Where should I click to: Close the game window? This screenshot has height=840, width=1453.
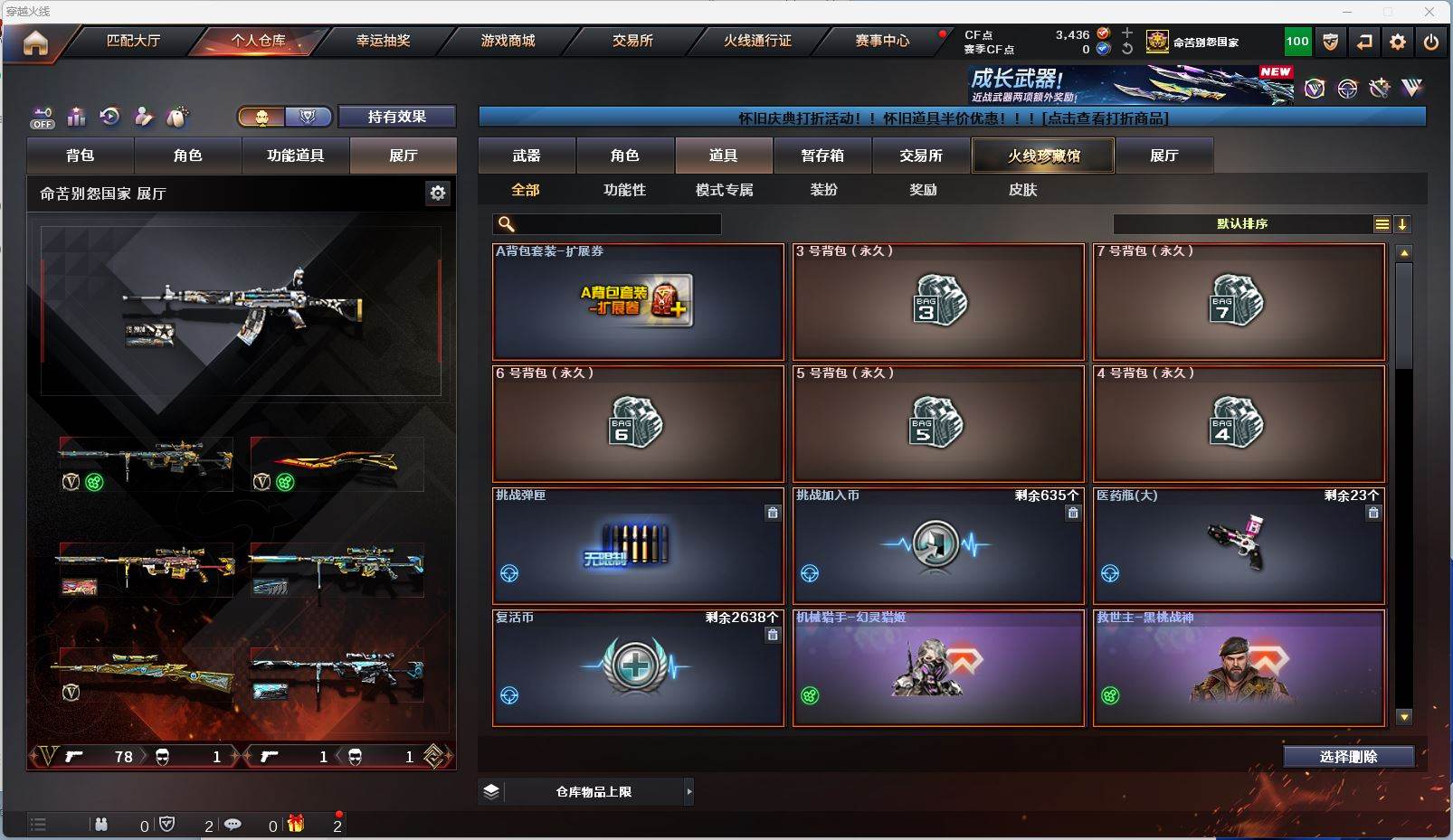coord(1429,12)
